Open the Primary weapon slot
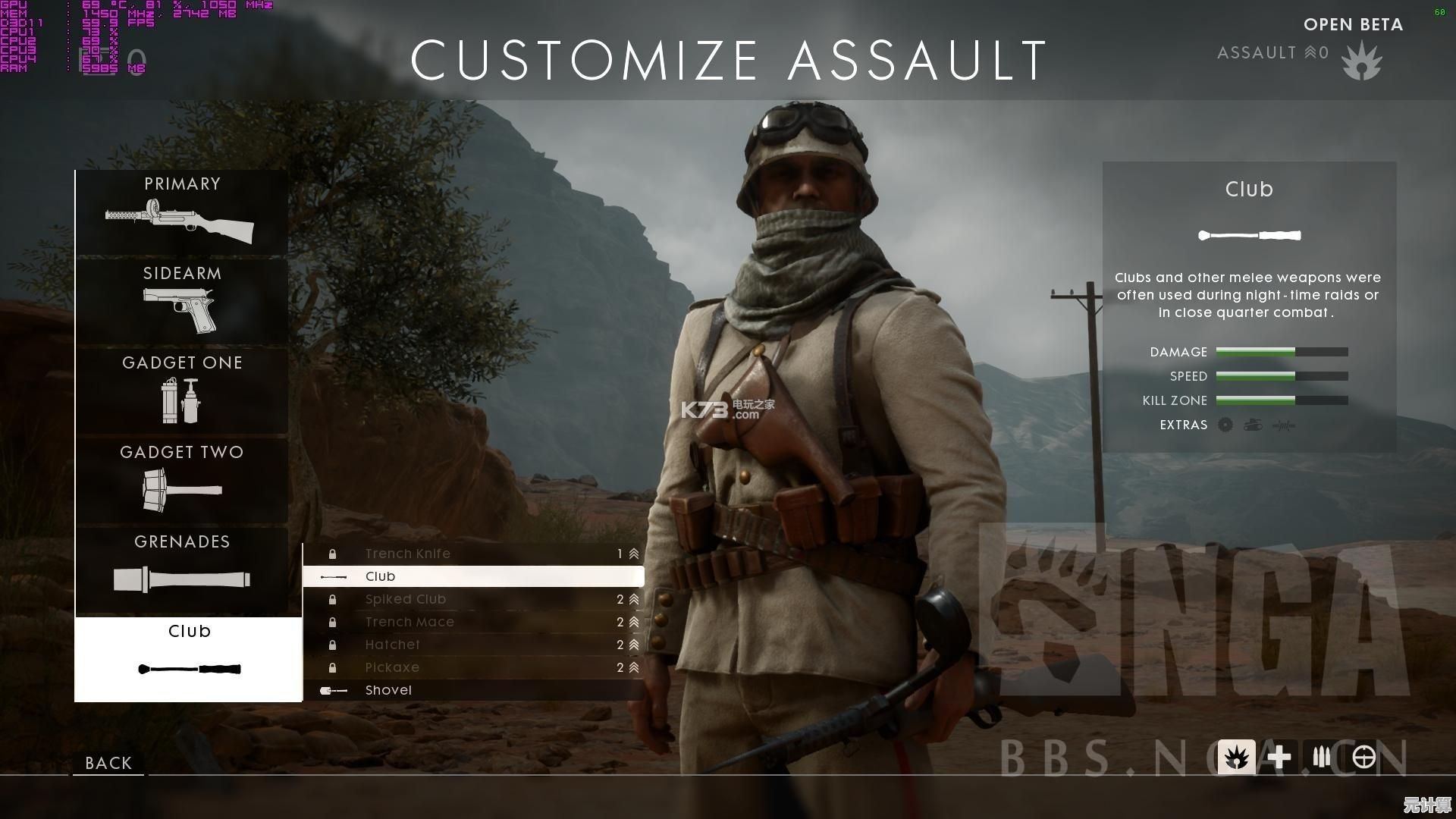 pyautogui.click(x=181, y=212)
